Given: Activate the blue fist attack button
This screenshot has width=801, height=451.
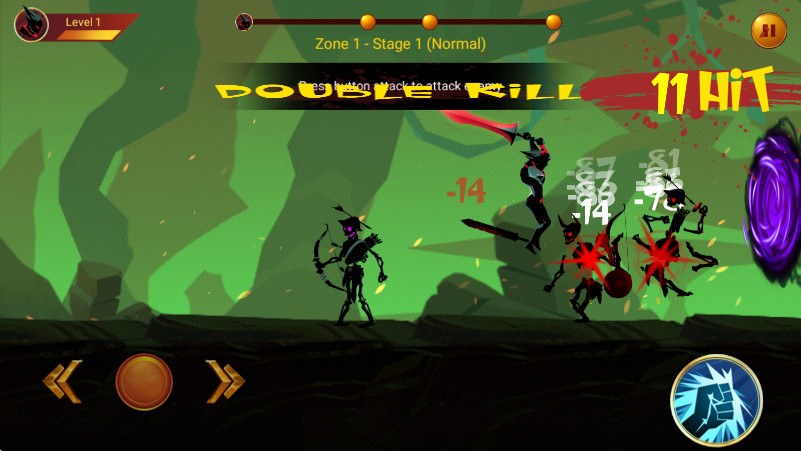Looking at the screenshot, I should click(x=717, y=399).
